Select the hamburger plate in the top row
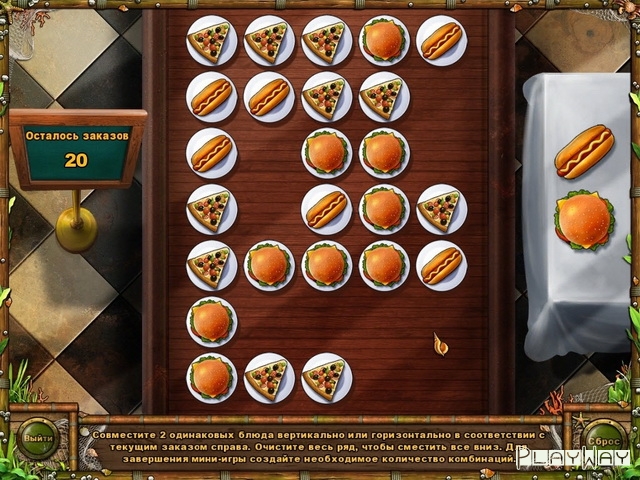 384,40
